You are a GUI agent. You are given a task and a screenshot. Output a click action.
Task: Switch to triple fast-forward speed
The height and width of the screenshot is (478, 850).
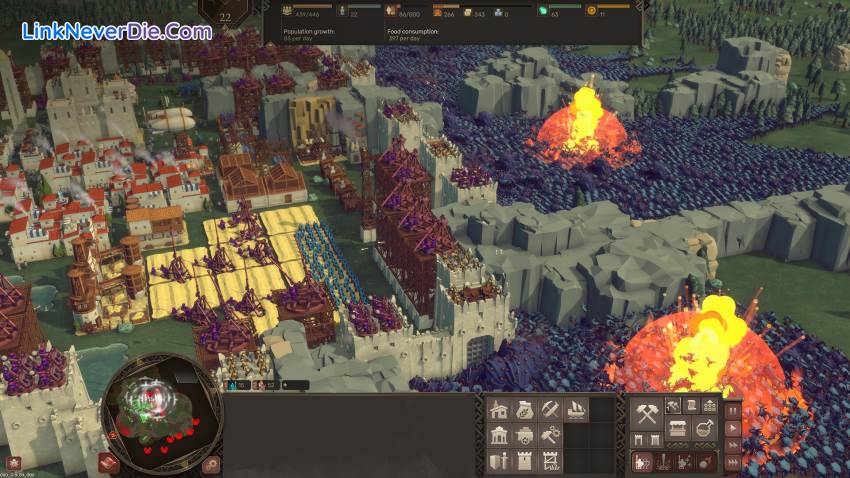tap(733, 462)
